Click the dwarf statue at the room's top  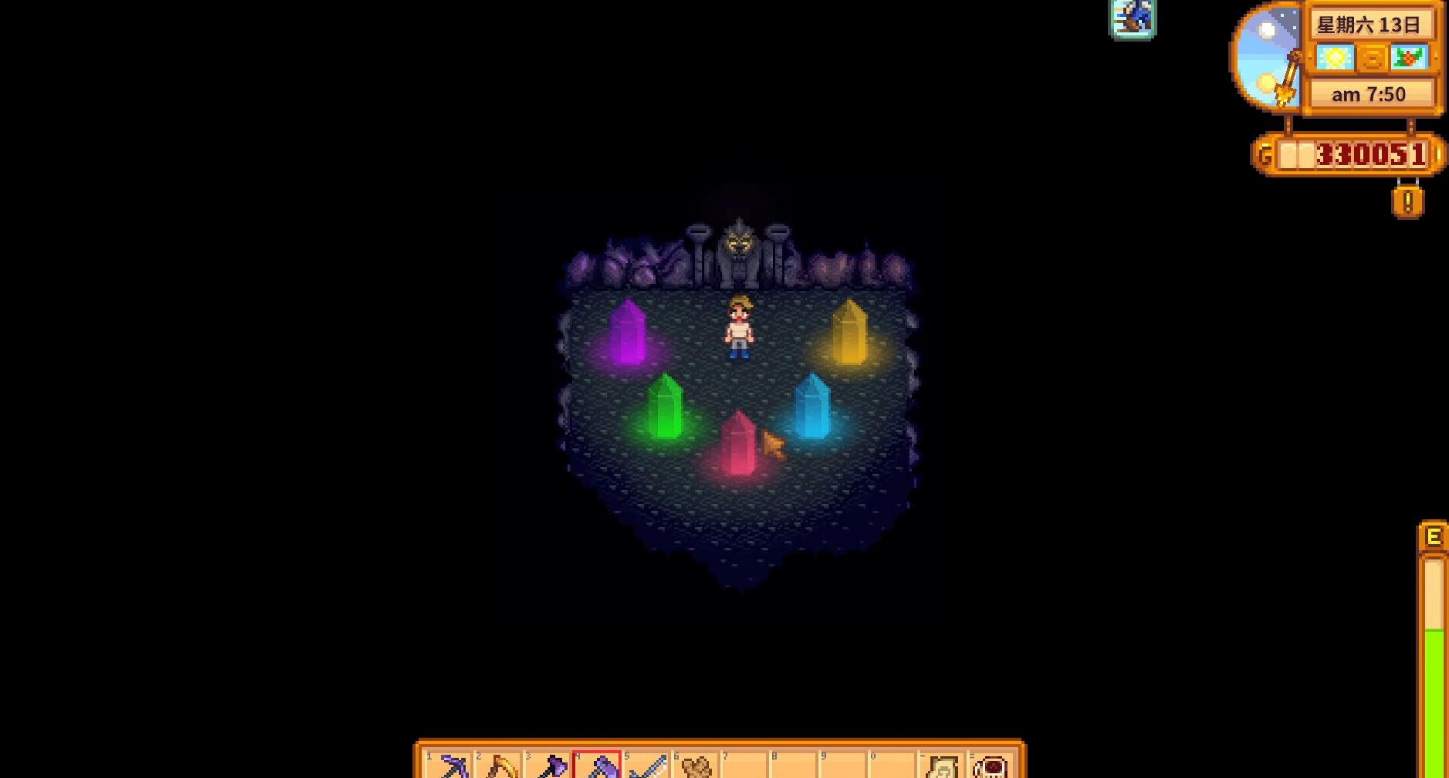click(739, 245)
